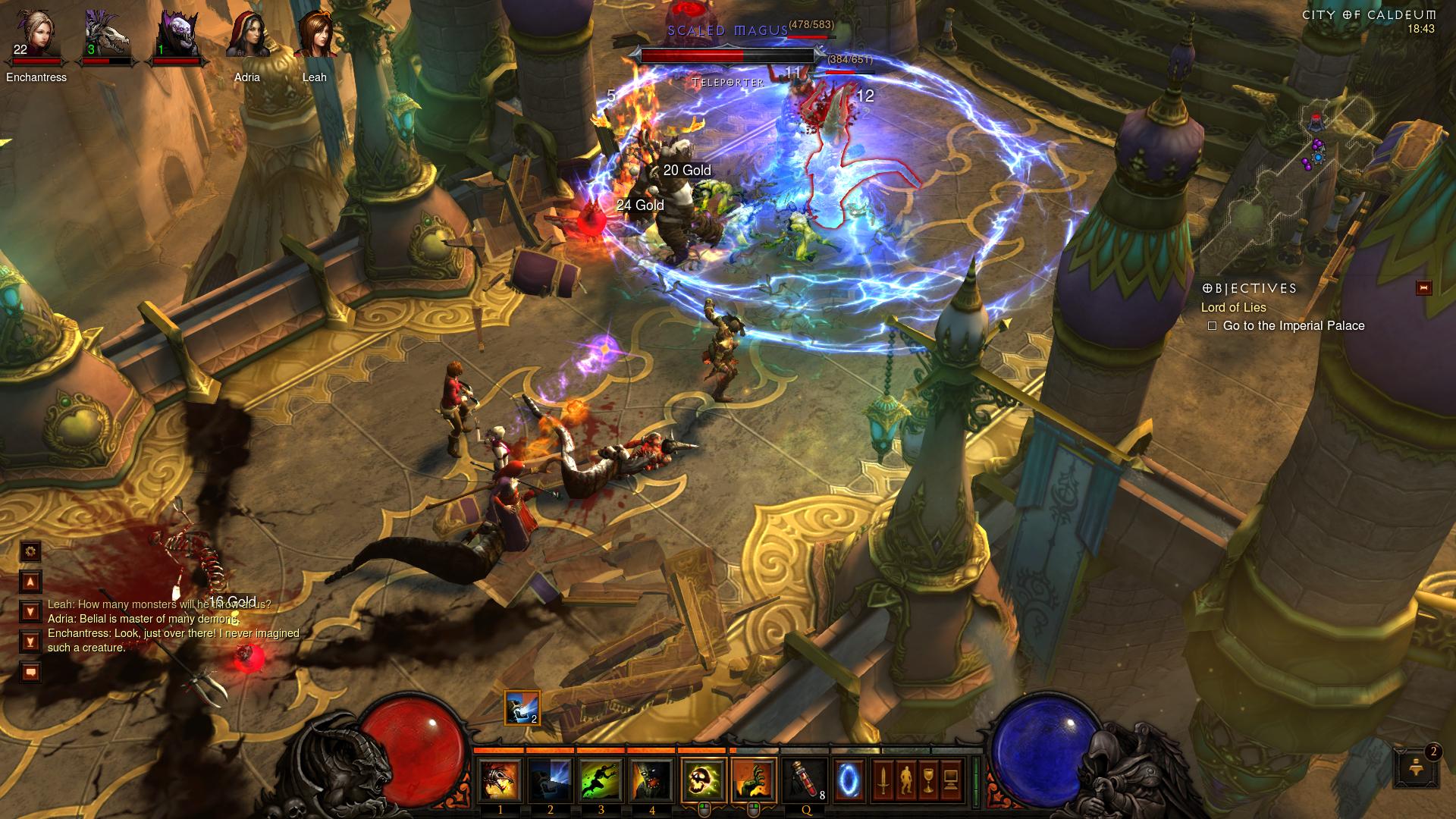Open the blue Town Portal

click(849, 780)
